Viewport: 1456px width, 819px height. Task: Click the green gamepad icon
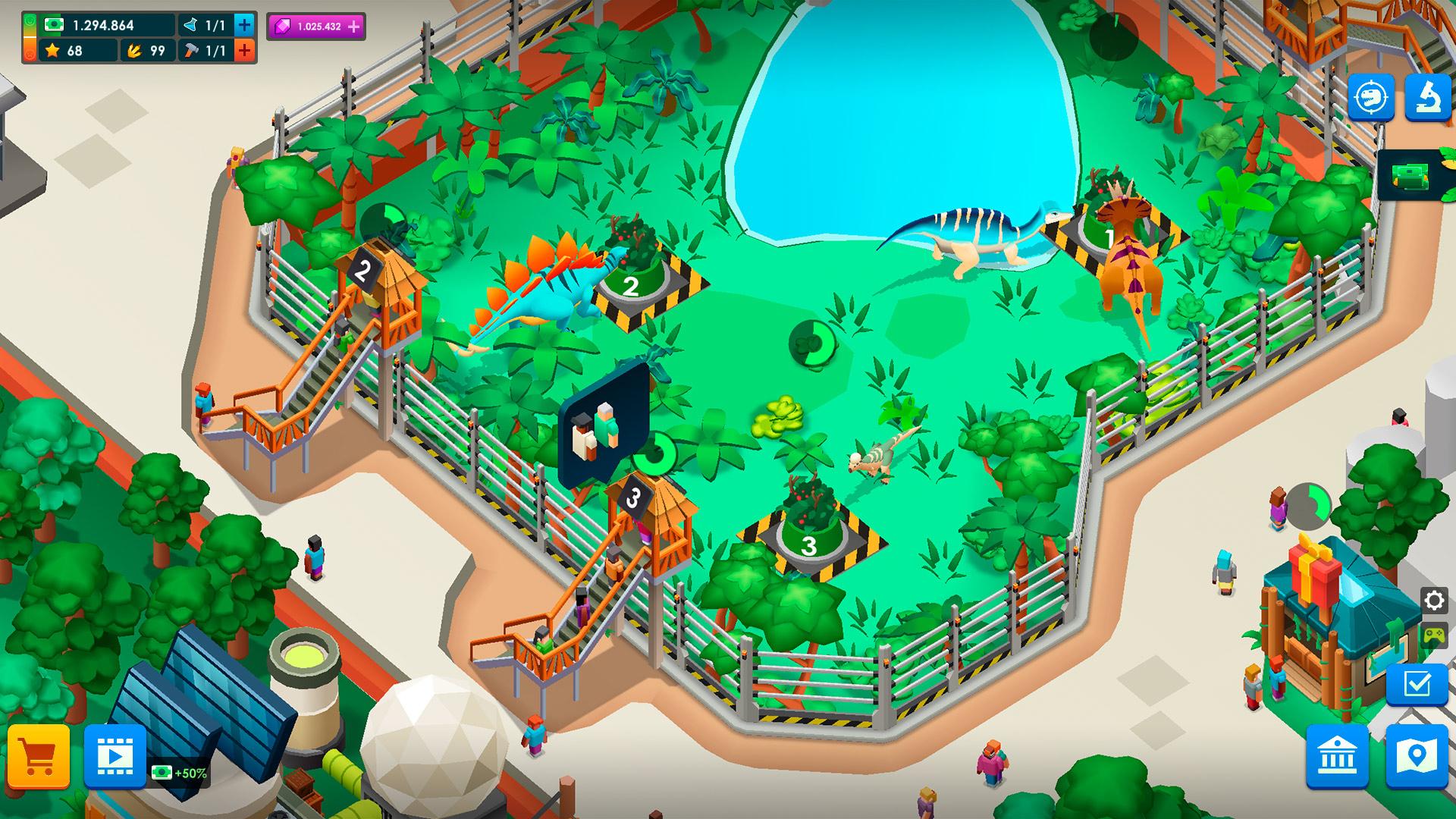(1434, 635)
